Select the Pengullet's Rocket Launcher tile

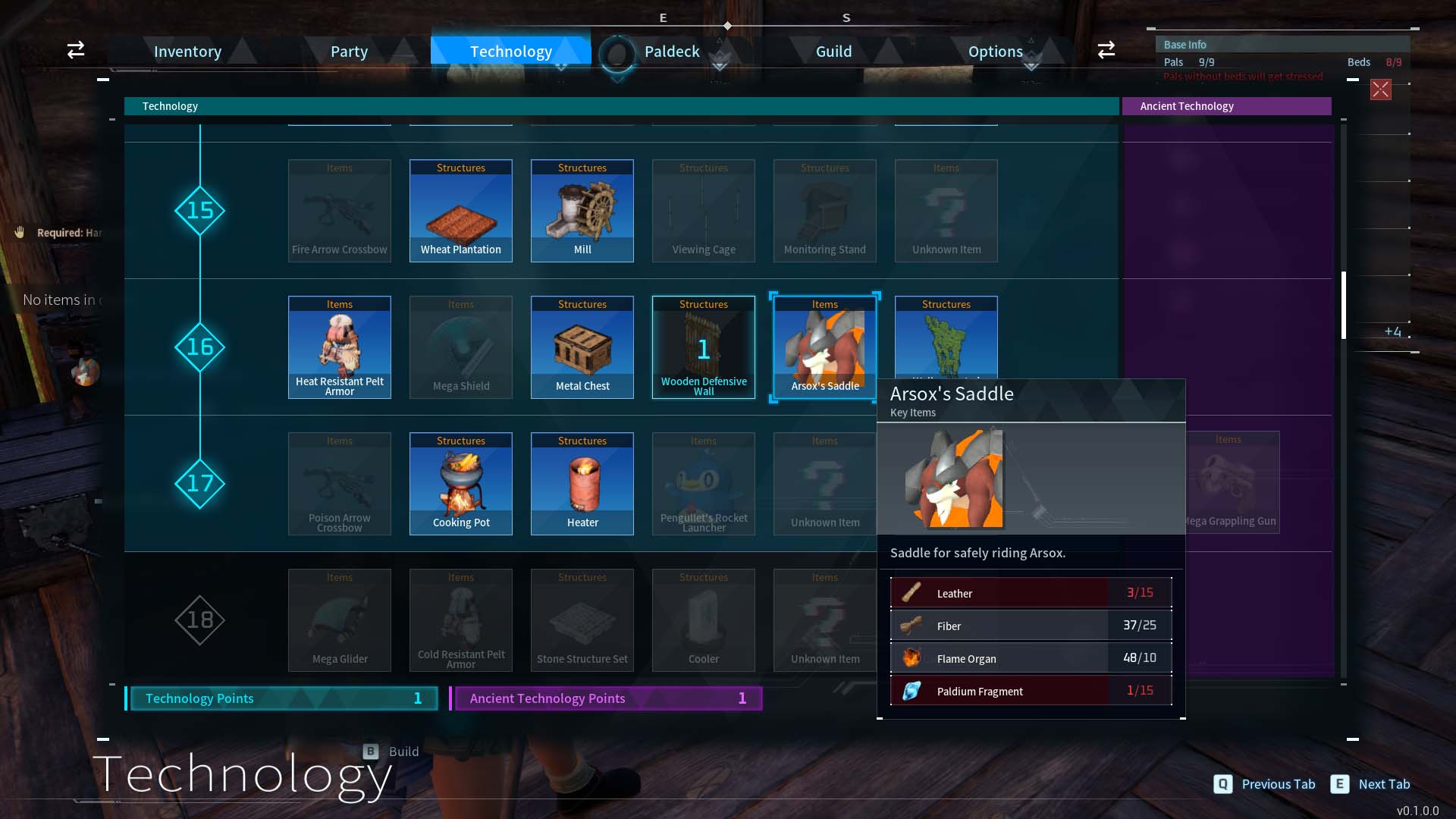(704, 484)
